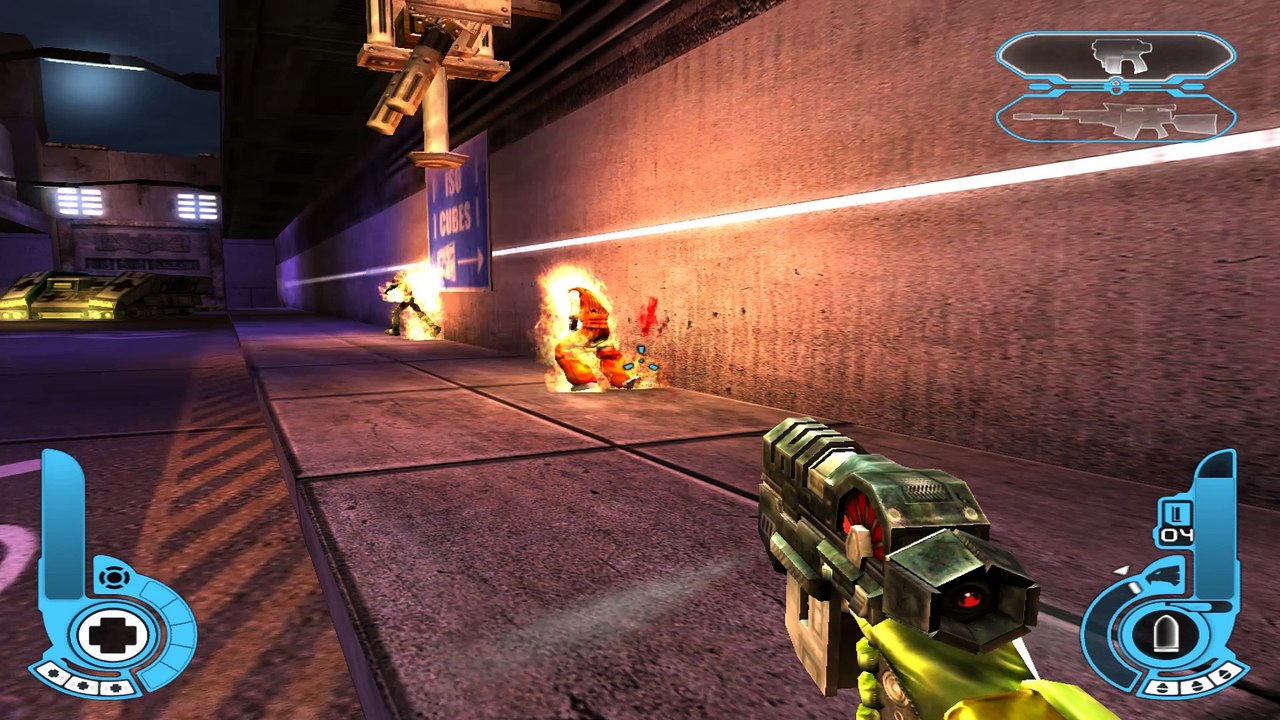This screenshot has width=1280, height=720.
Task: Switch to the scoped rifle slot
Action: [x=1115, y=120]
